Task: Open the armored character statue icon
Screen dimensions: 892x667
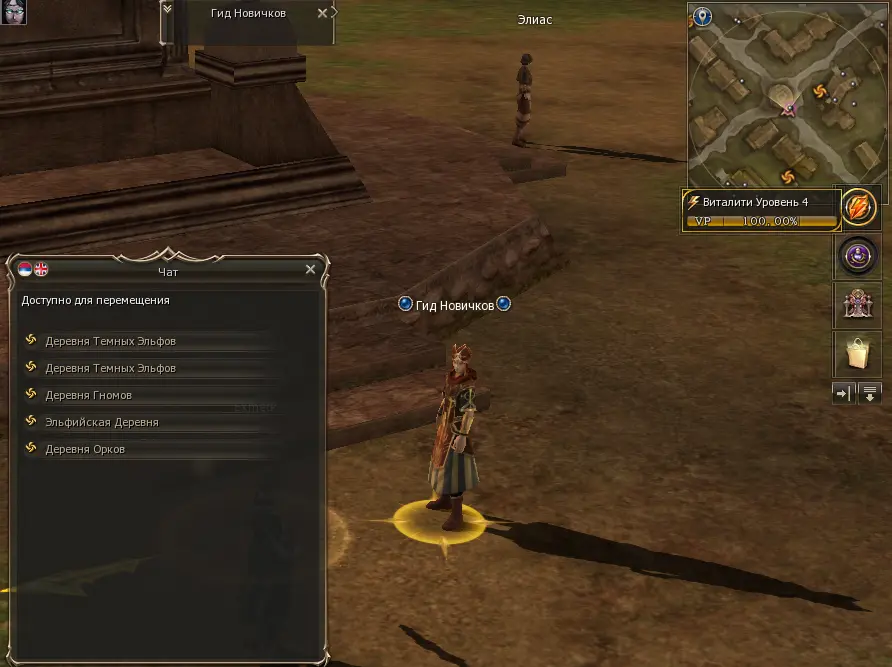Action: [x=857, y=305]
